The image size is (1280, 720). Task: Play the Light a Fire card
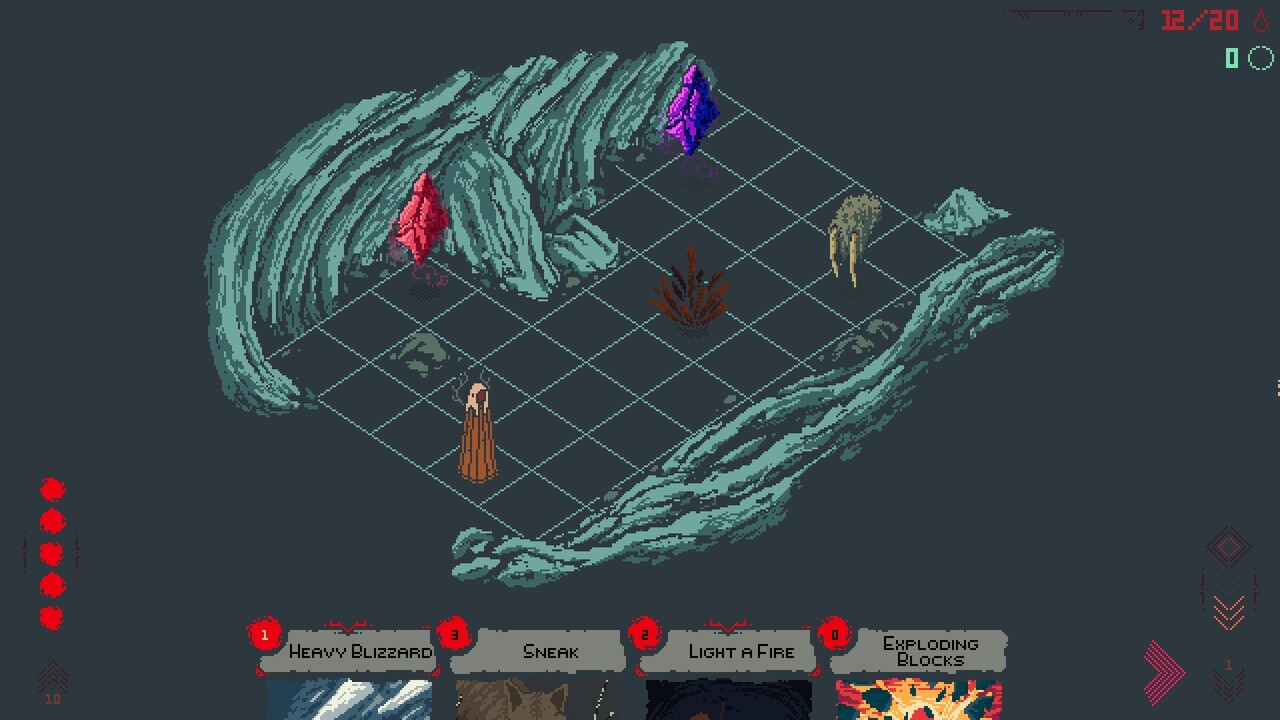[x=728, y=670]
